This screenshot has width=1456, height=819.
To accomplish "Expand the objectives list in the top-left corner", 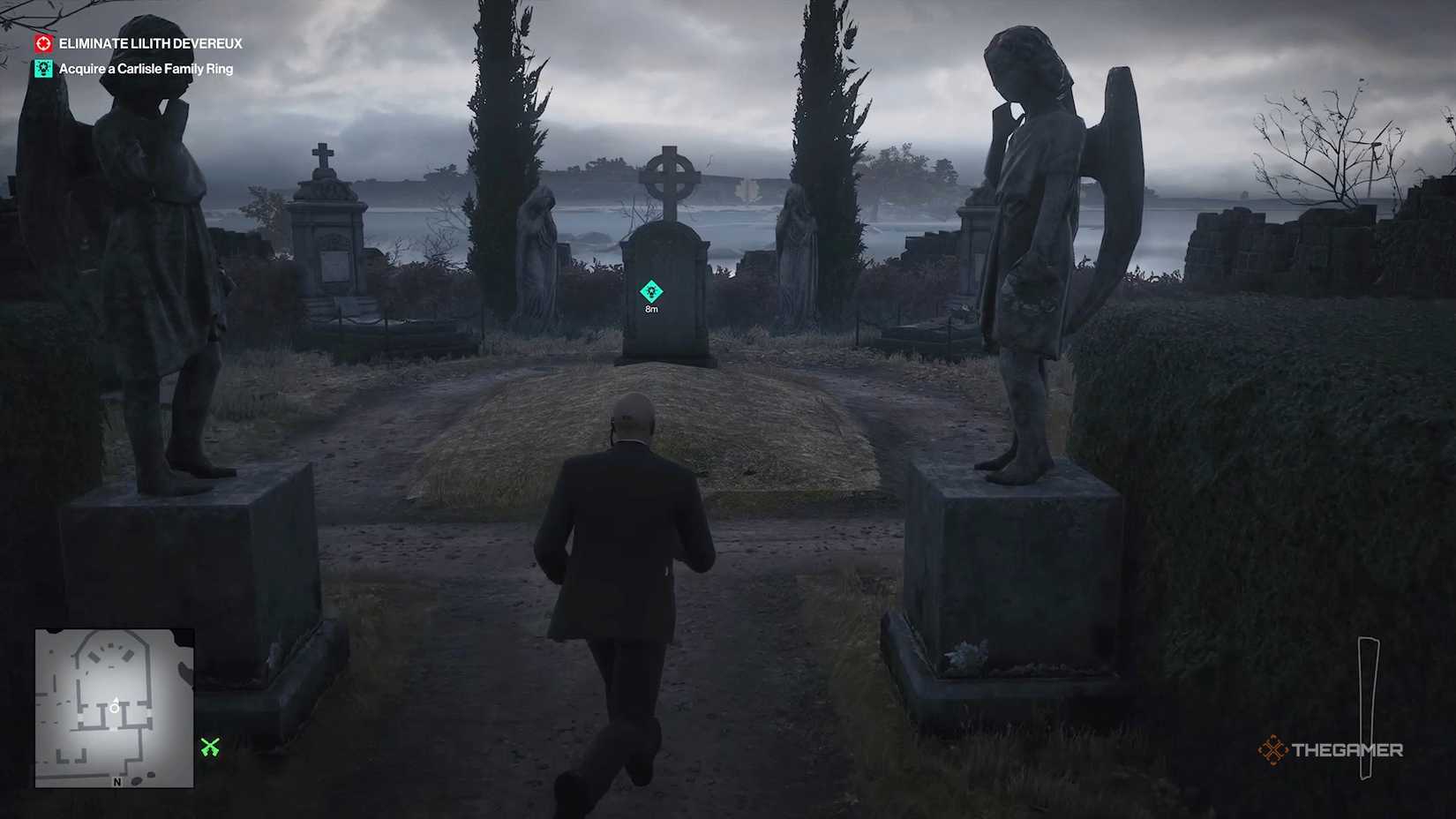I will 141,55.
